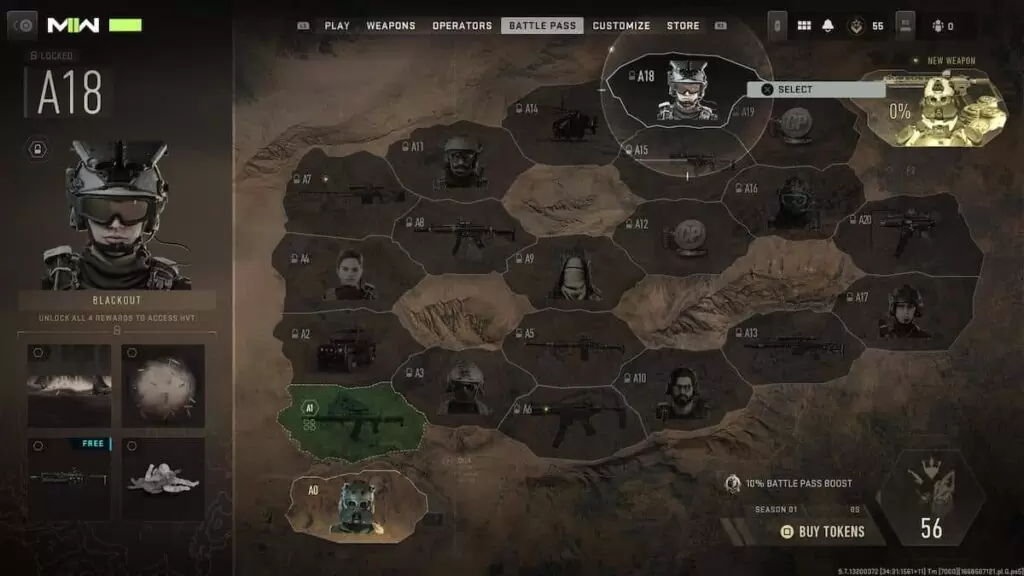Image resolution: width=1024 pixels, height=576 pixels.
Task: Buy Battle Pass tokens
Action: click(x=825, y=531)
